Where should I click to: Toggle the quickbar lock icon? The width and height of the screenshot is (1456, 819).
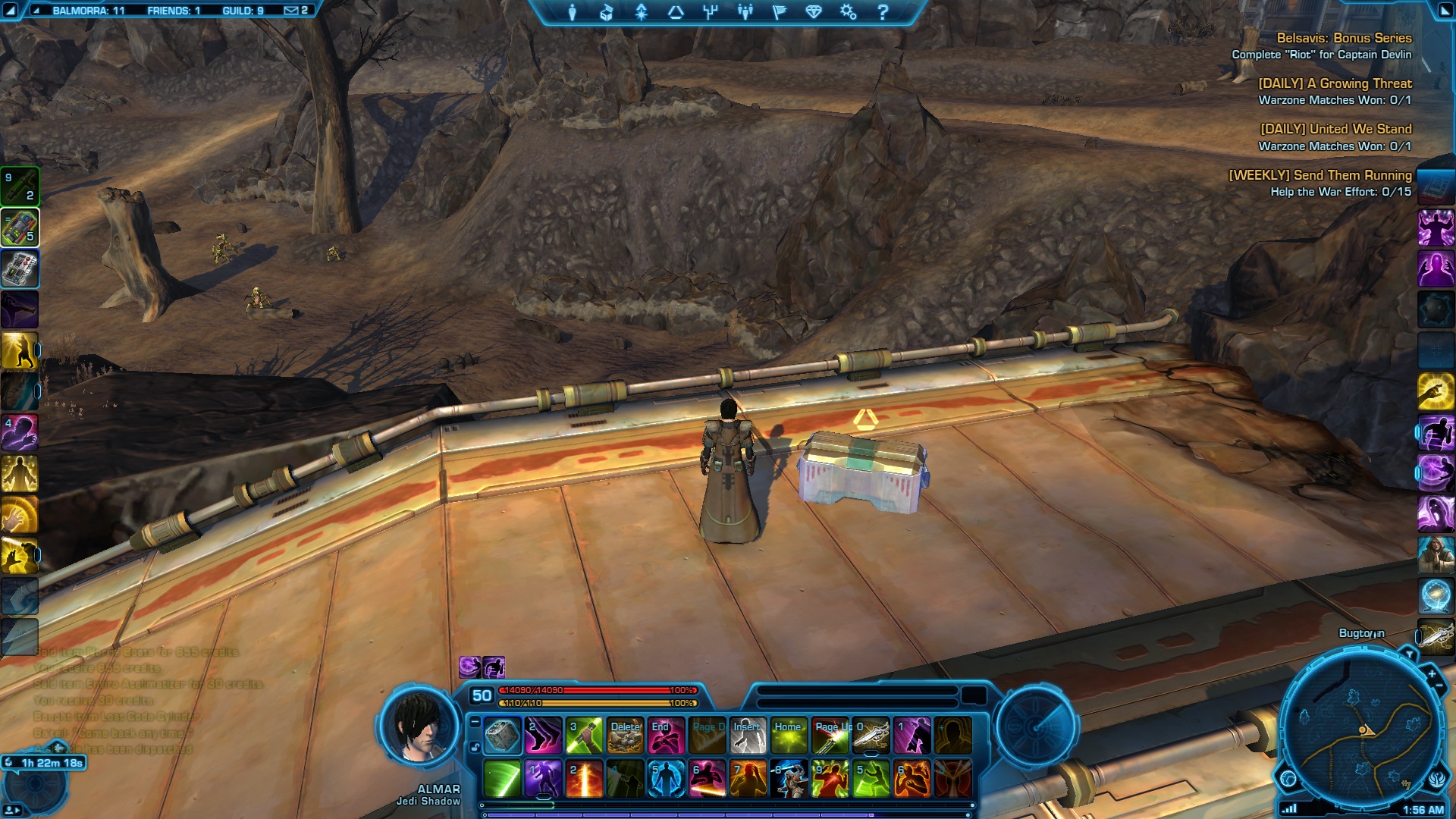tap(475, 748)
